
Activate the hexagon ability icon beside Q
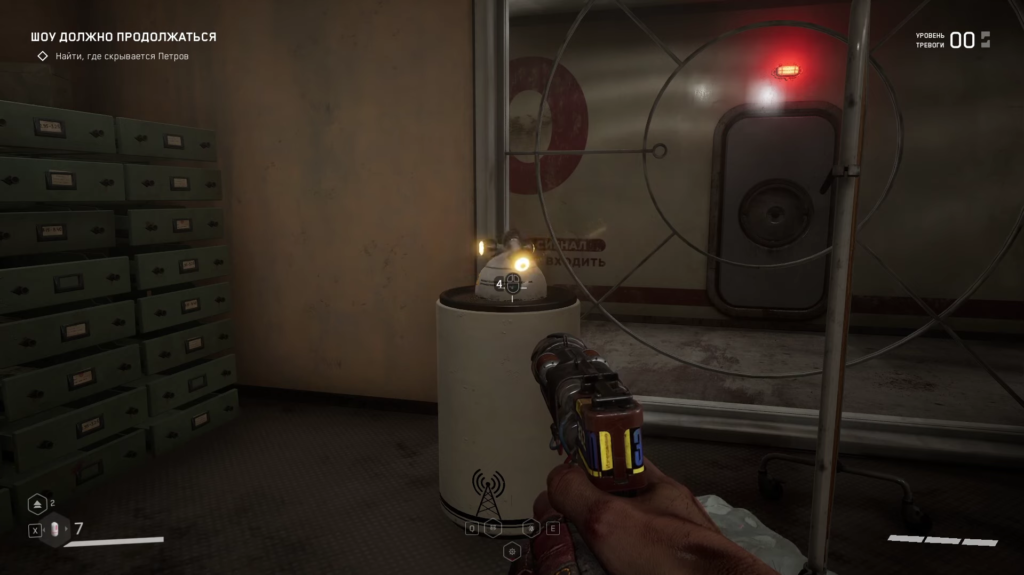[x=493, y=528]
